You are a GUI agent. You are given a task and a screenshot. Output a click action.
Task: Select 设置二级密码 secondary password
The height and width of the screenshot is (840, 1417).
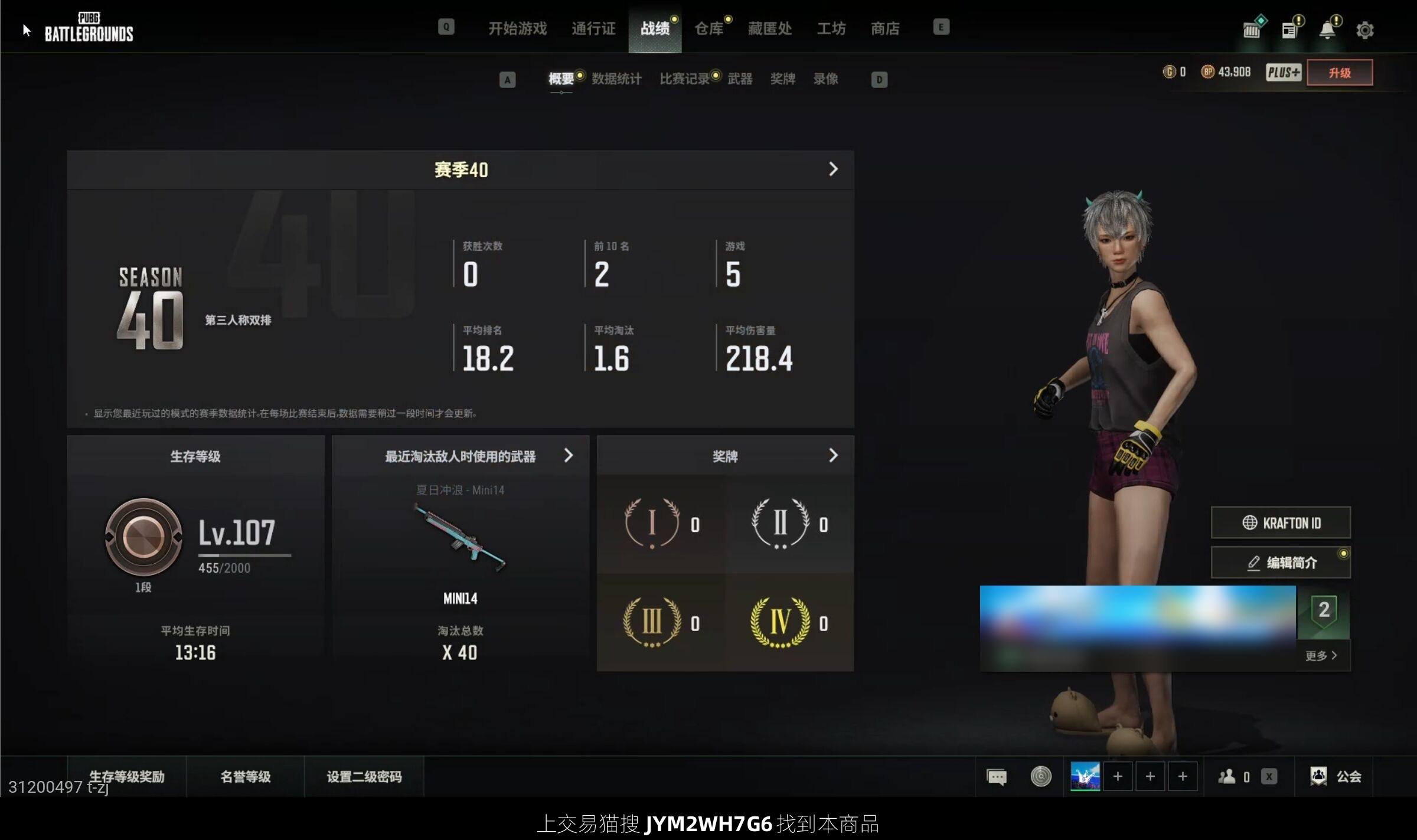click(x=364, y=776)
